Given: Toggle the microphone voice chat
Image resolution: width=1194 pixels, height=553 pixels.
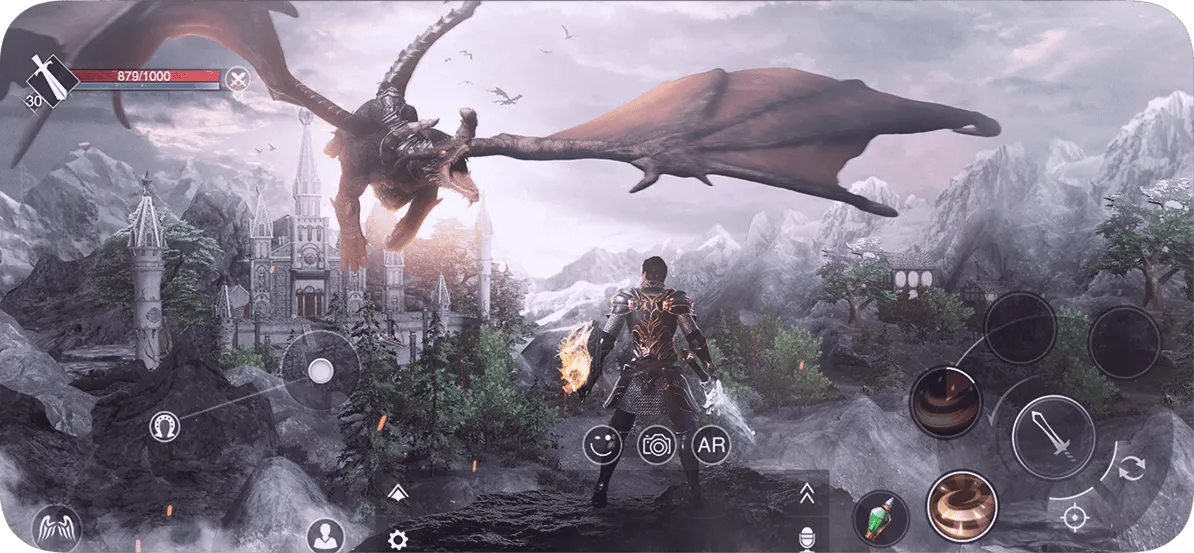Looking at the screenshot, I should click(x=806, y=540).
